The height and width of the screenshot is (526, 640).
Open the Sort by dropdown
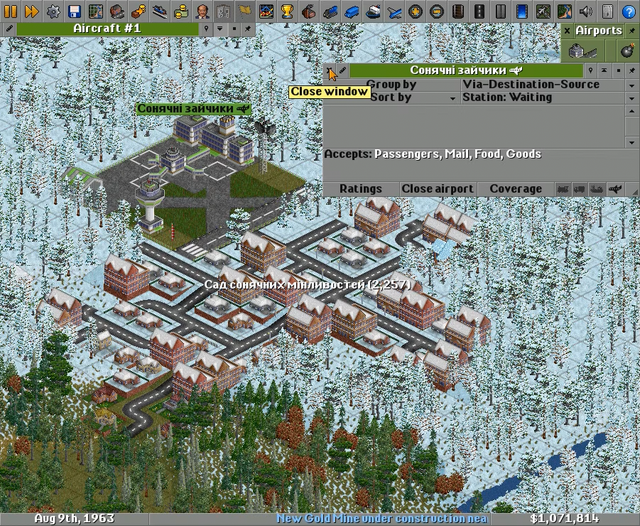pyautogui.click(x=453, y=98)
